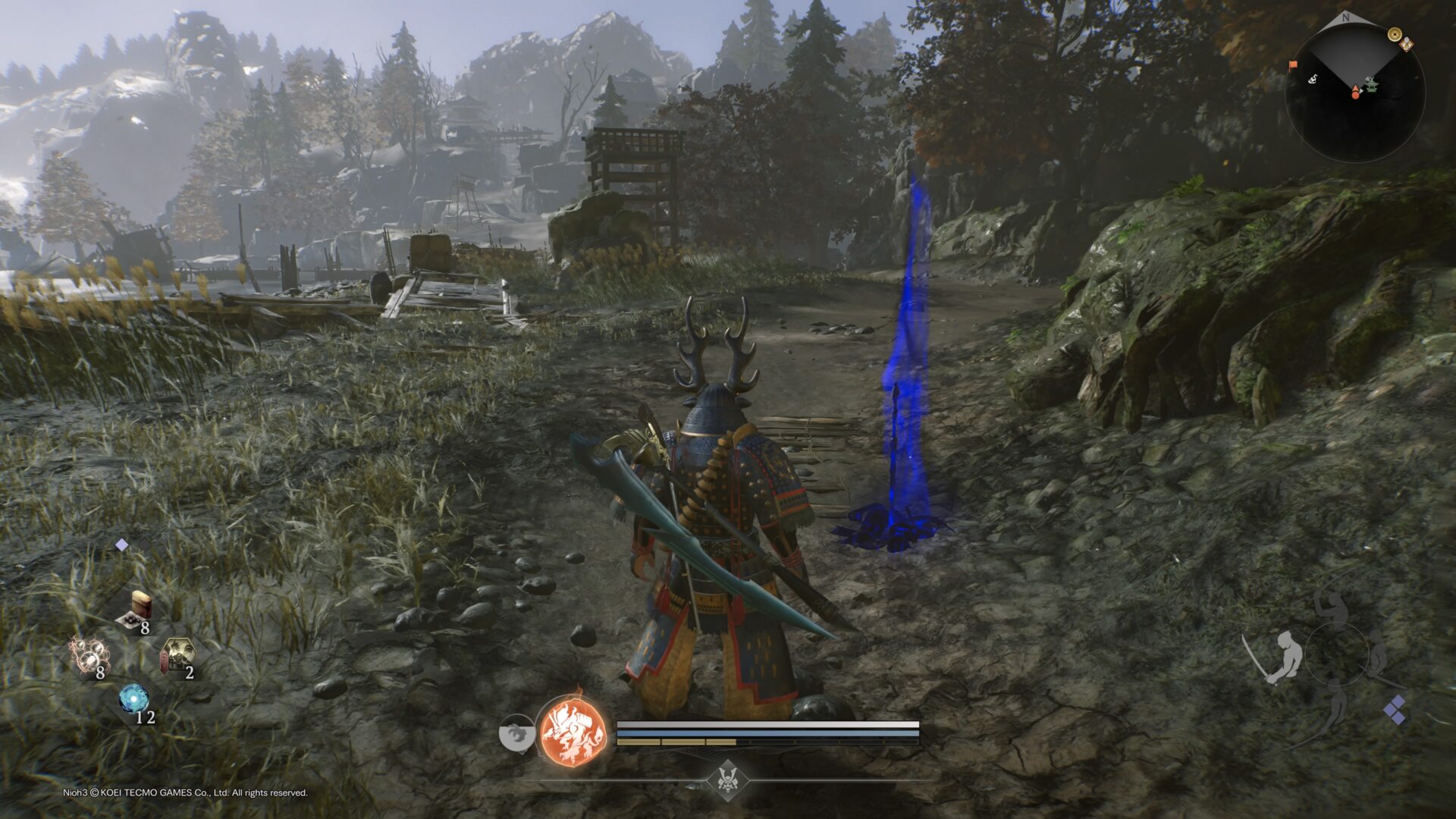The height and width of the screenshot is (819, 1456).
Task: Click the diamond-shaped marker beside the gold coin
Action: pyautogui.click(x=1407, y=44)
